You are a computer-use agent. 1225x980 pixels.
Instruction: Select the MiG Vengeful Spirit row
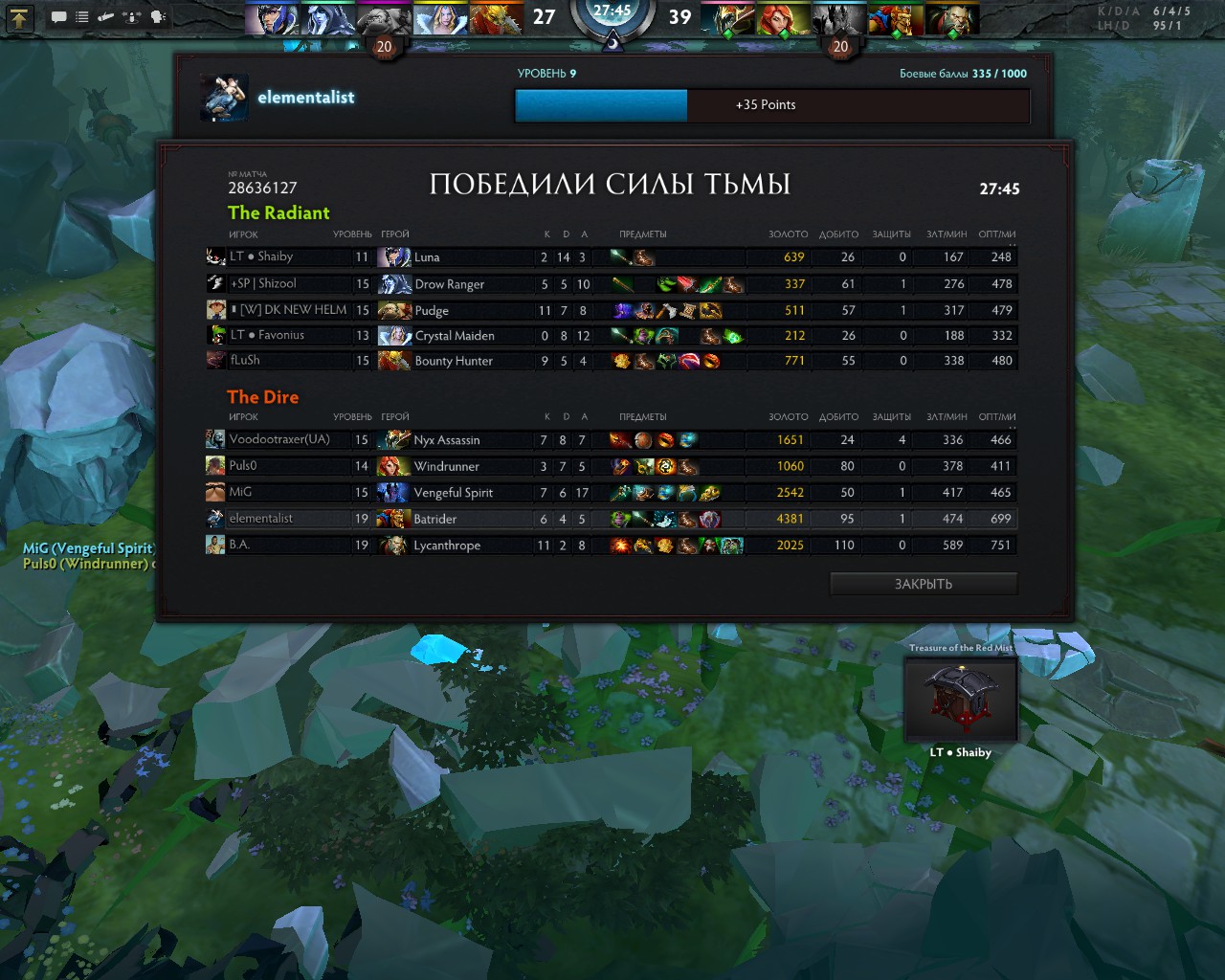[612, 492]
